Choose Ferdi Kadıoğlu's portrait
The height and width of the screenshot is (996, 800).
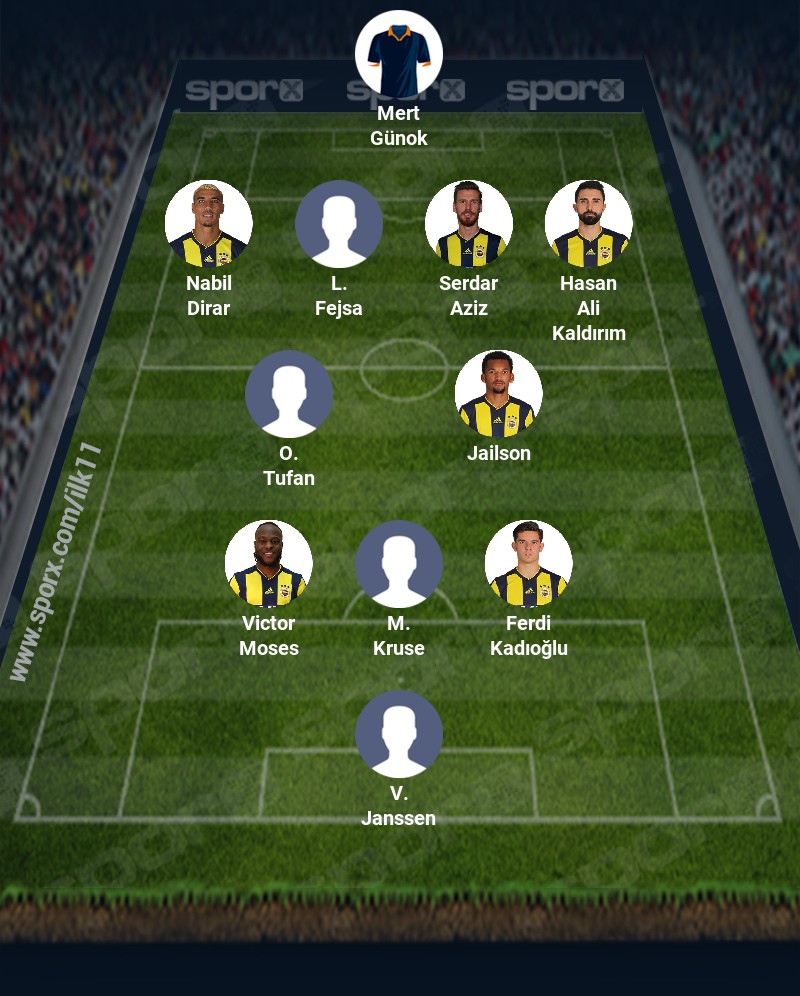[x=529, y=564]
